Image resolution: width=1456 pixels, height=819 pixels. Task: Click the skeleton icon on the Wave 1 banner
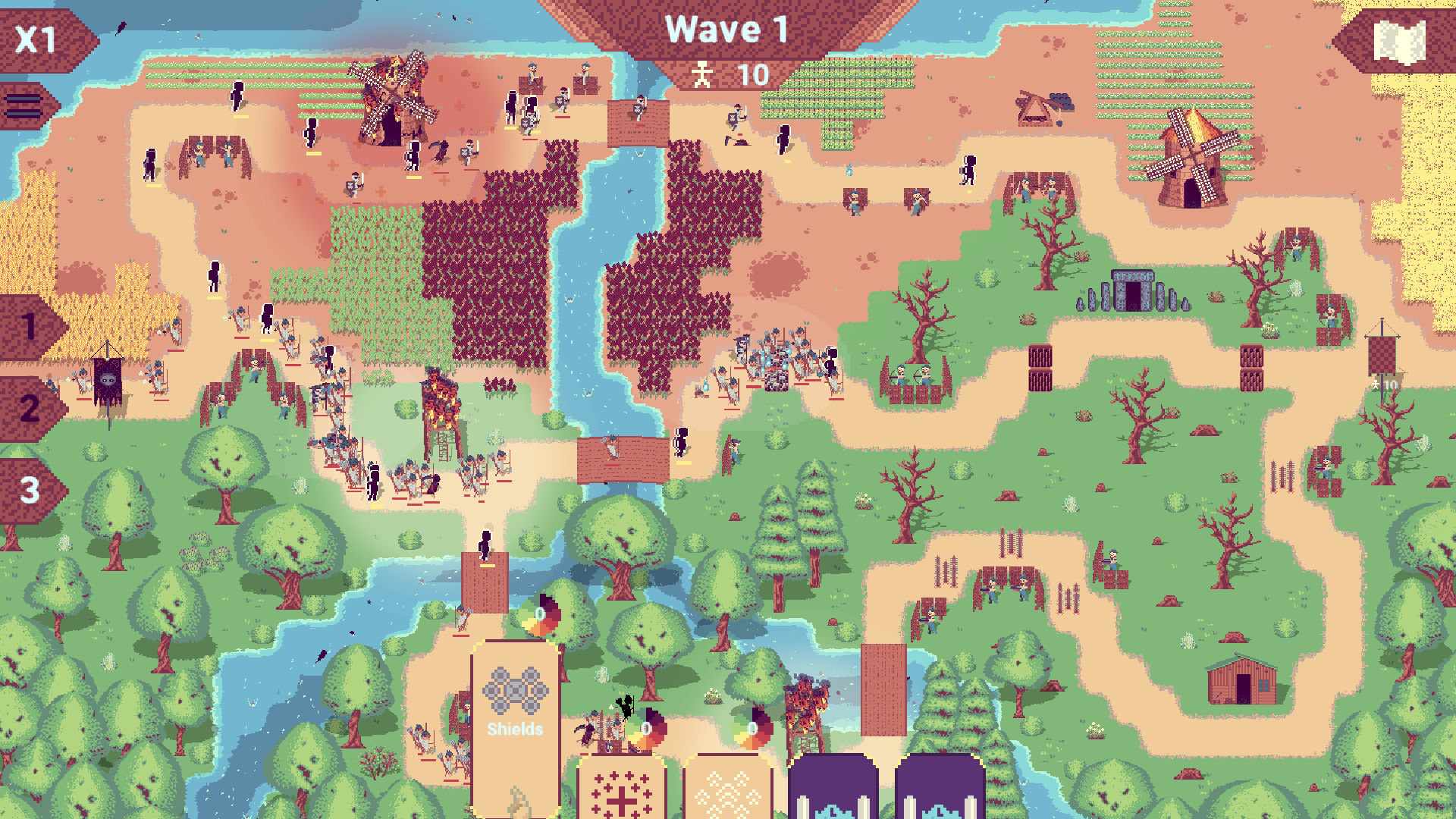tap(704, 74)
